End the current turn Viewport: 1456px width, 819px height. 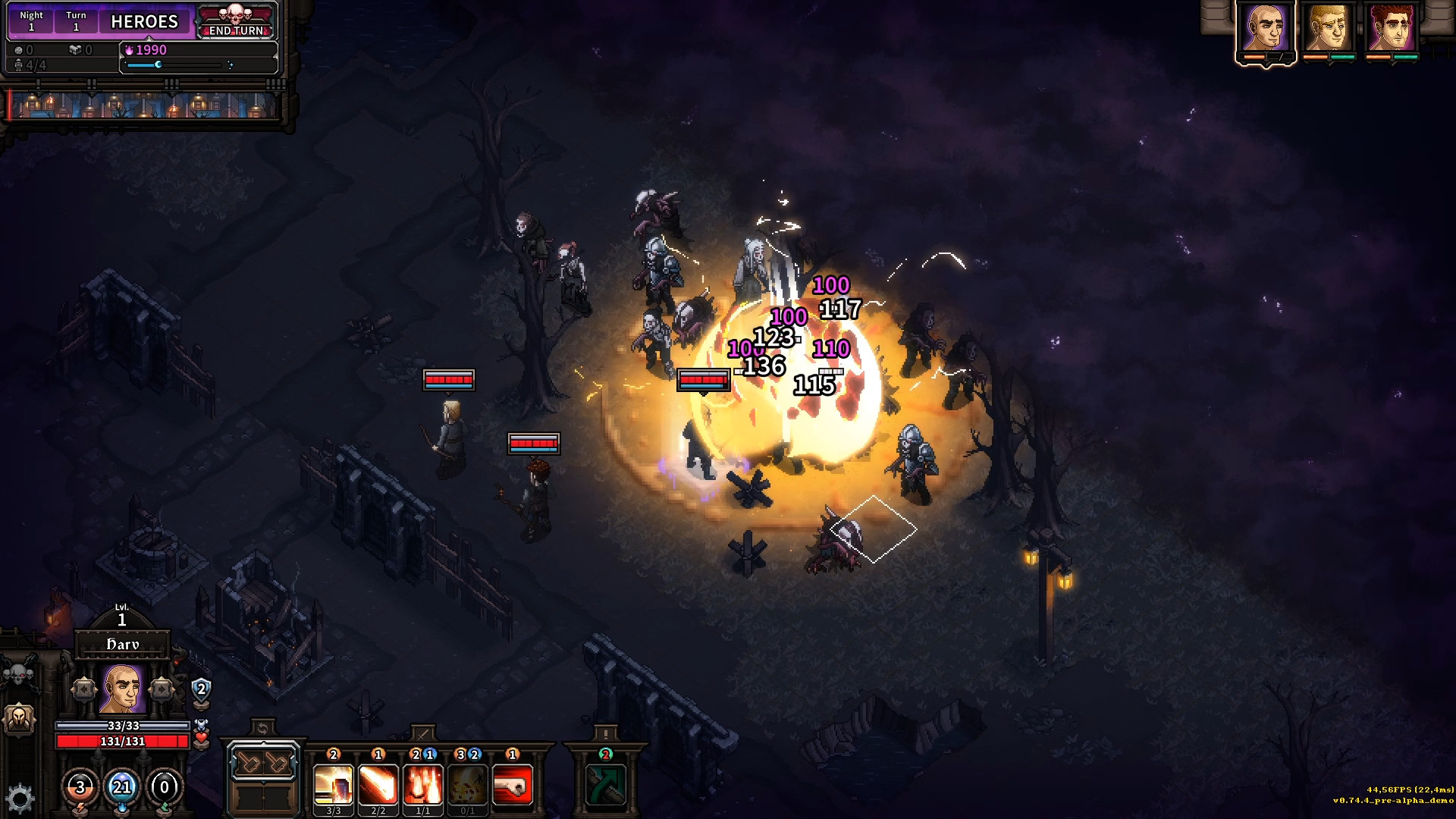click(x=236, y=30)
